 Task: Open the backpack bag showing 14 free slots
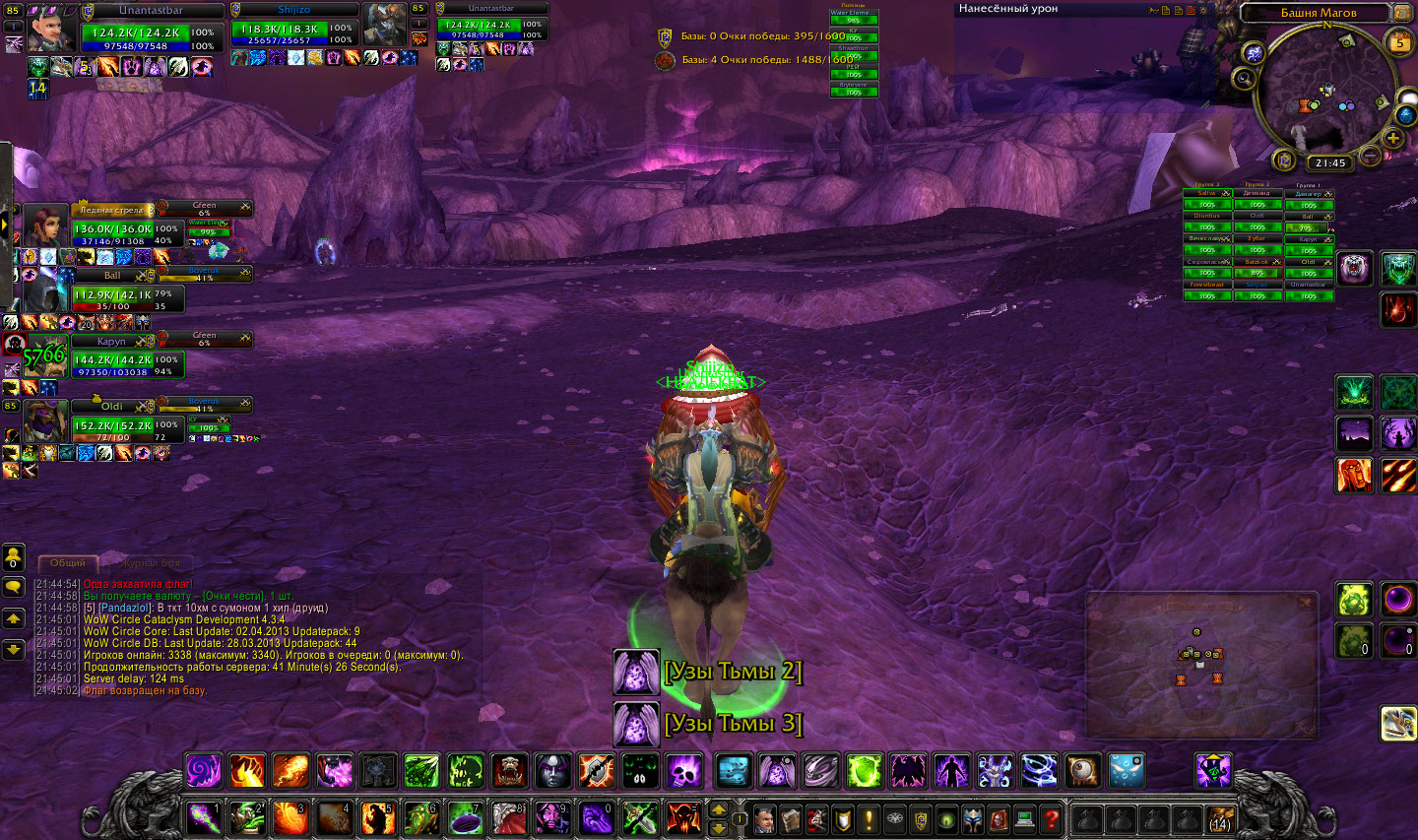[x=1220, y=818]
